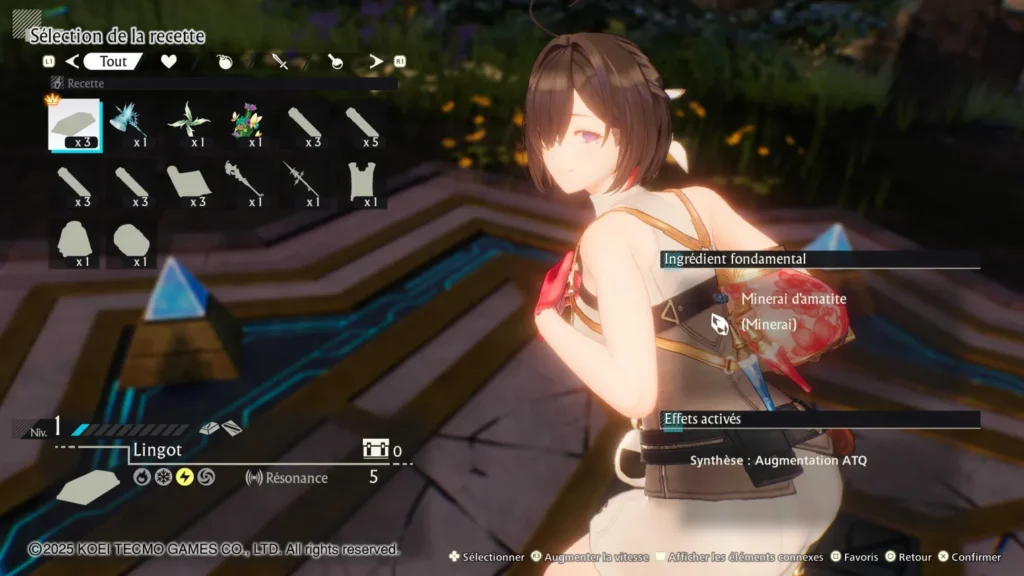Select the Tout category tab
This screenshot has width=1024, height=576.
(x=113, y=61)
